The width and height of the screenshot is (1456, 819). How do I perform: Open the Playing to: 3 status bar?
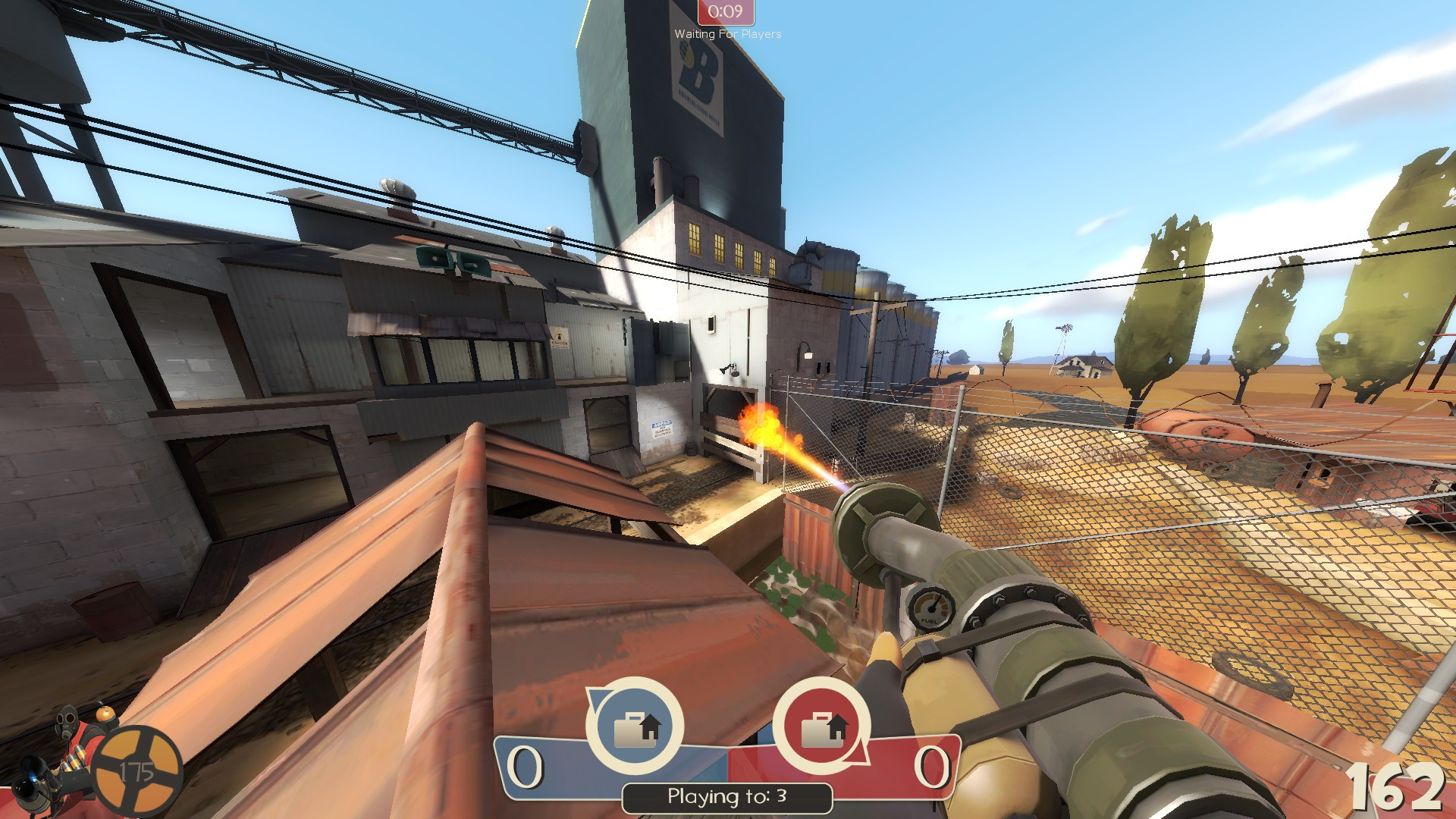tap(726, 796)
